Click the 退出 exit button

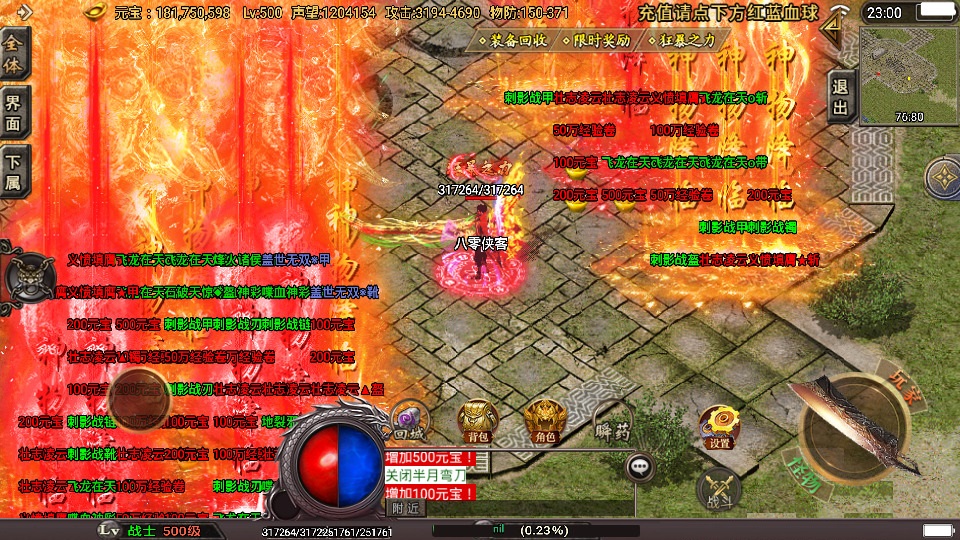coord(841,97)
